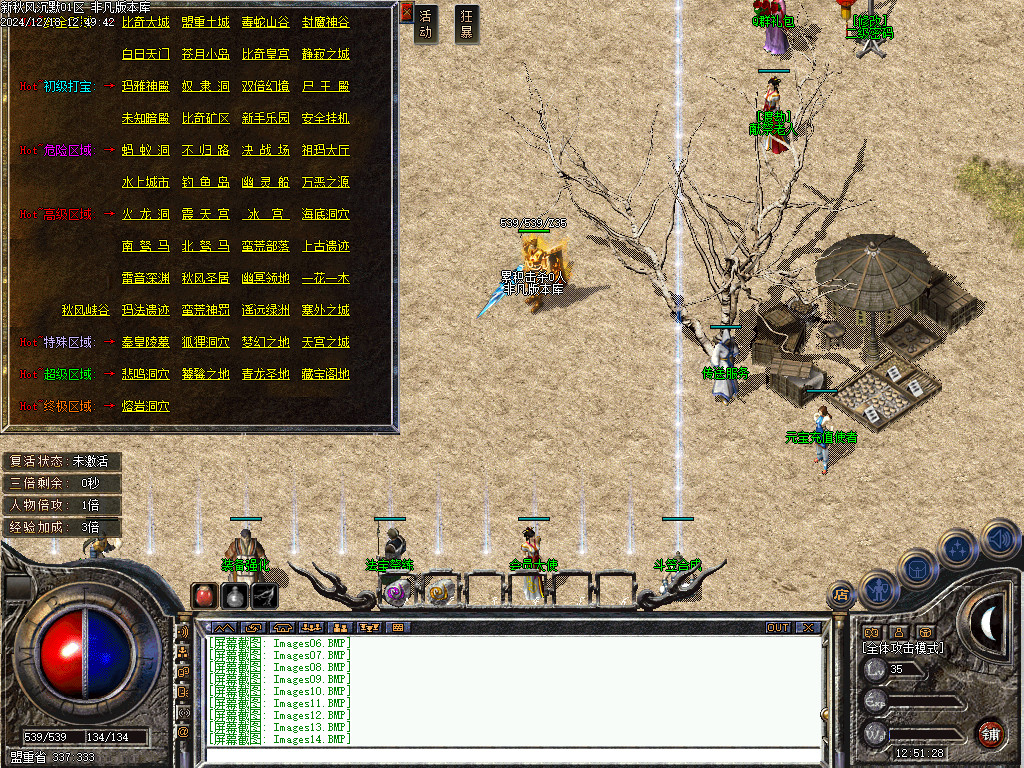Toggle the sound speaker icon

point(1000,540)
